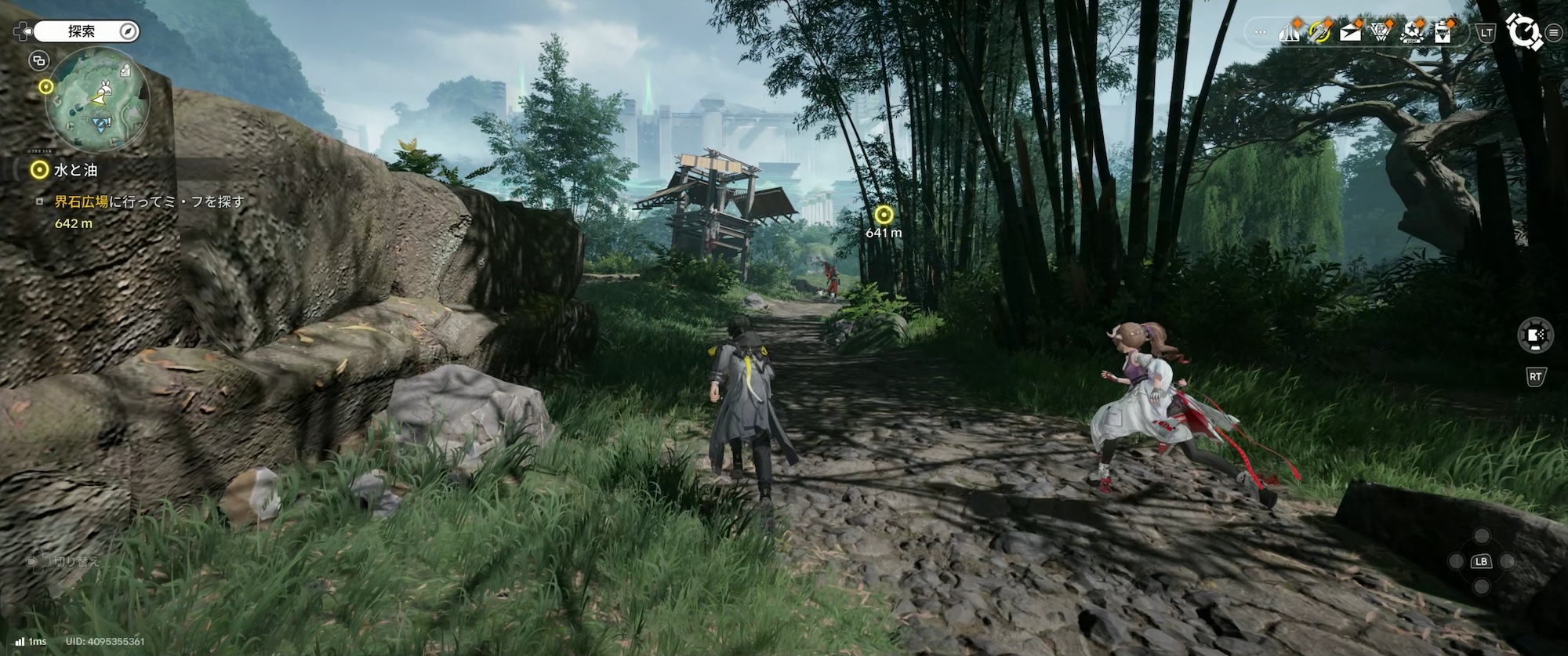The height and width of the screenshot is (656, 1568).
Task: Open the mail envelope icon
Action: (1351, 33)
